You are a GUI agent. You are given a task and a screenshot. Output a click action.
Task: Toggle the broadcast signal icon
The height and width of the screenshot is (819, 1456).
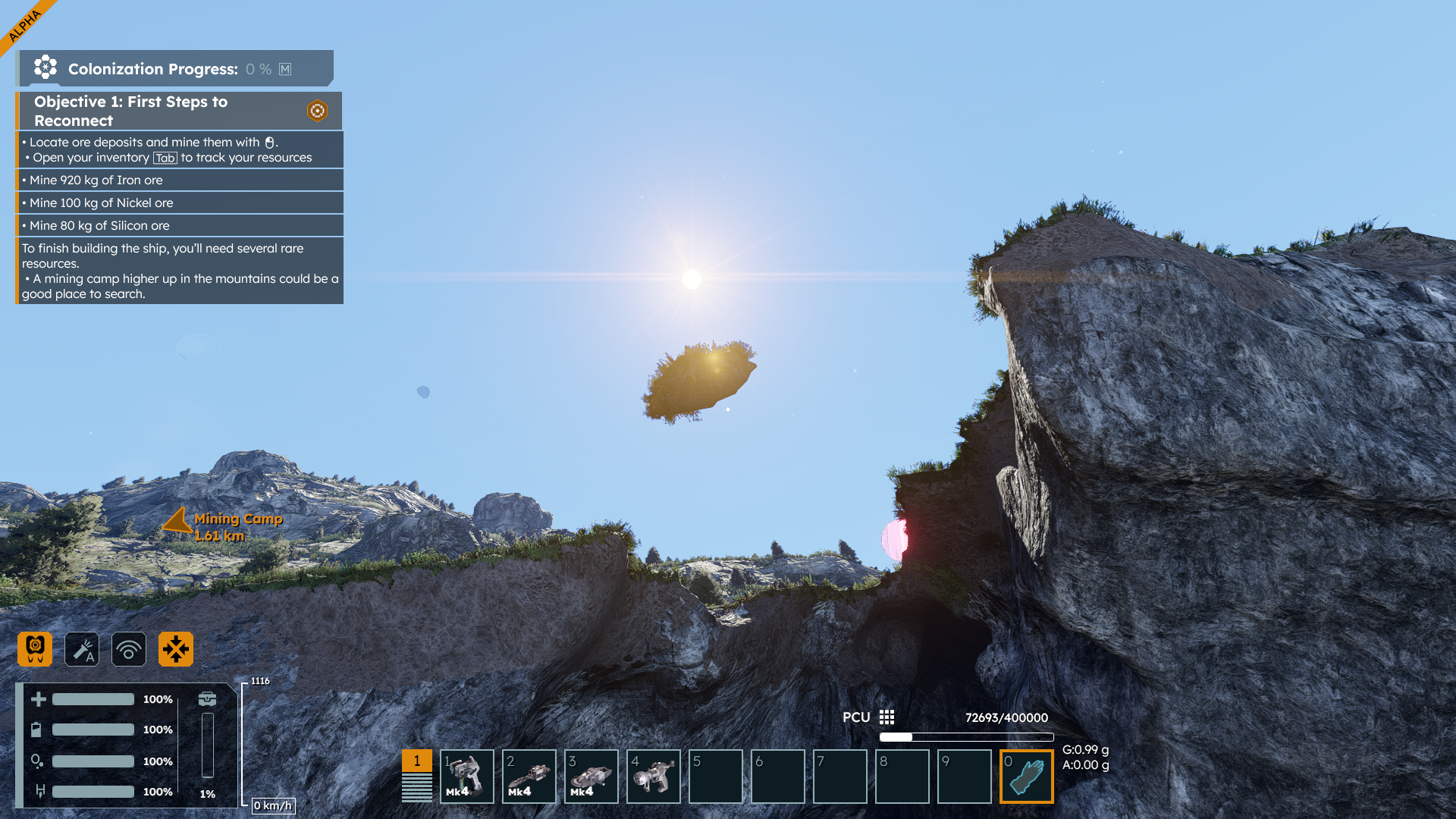(x=129, y=649)
